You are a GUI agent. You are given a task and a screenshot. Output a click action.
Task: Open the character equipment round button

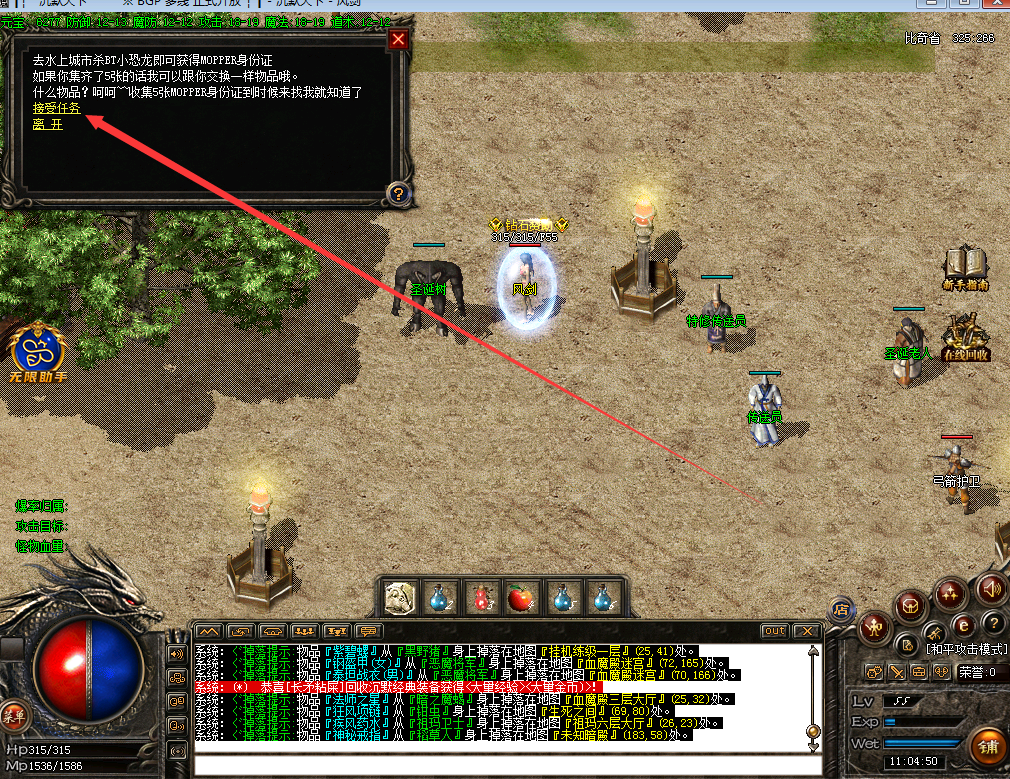(x=876, y=627)
